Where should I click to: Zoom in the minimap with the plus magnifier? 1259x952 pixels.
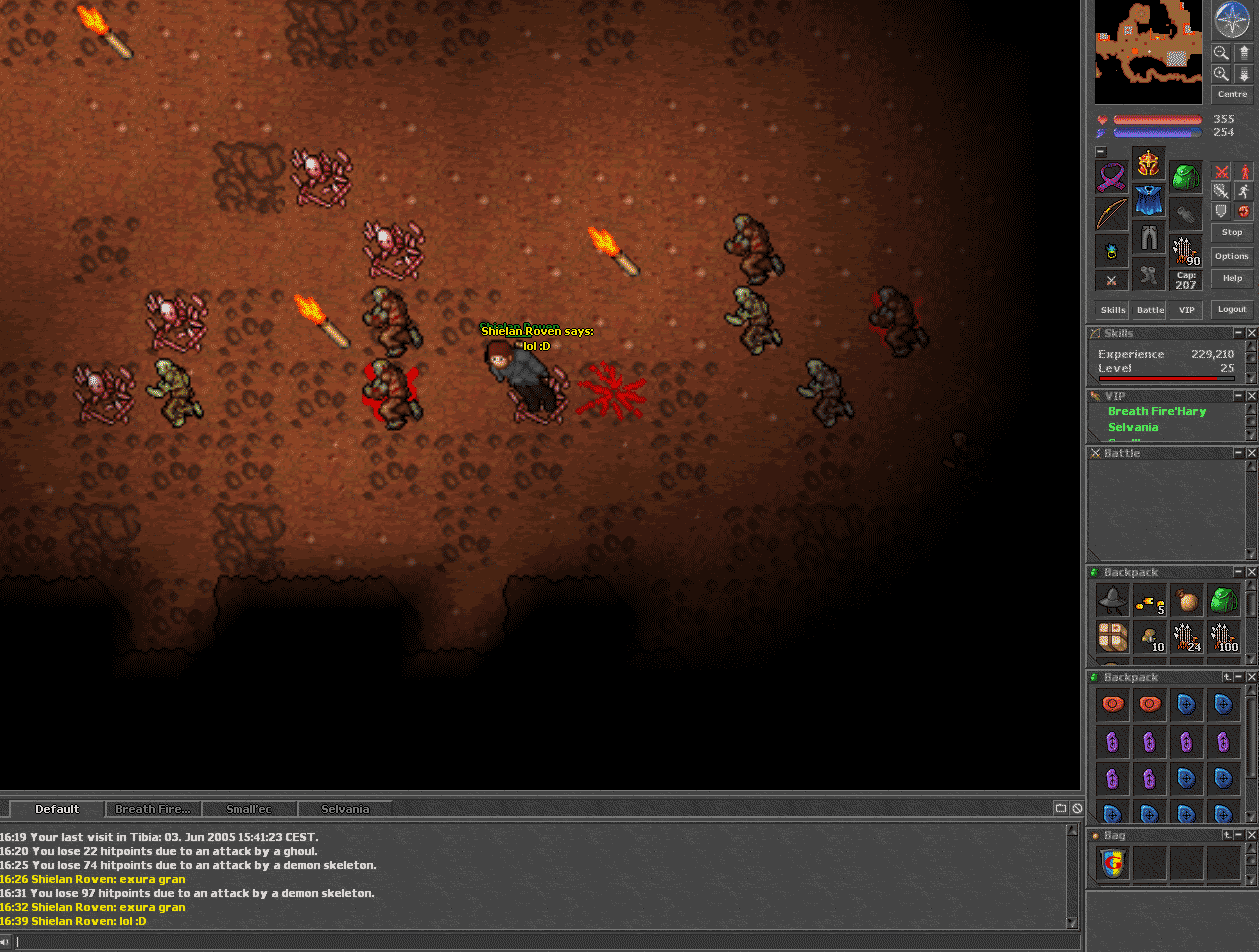click(1221, 74)
